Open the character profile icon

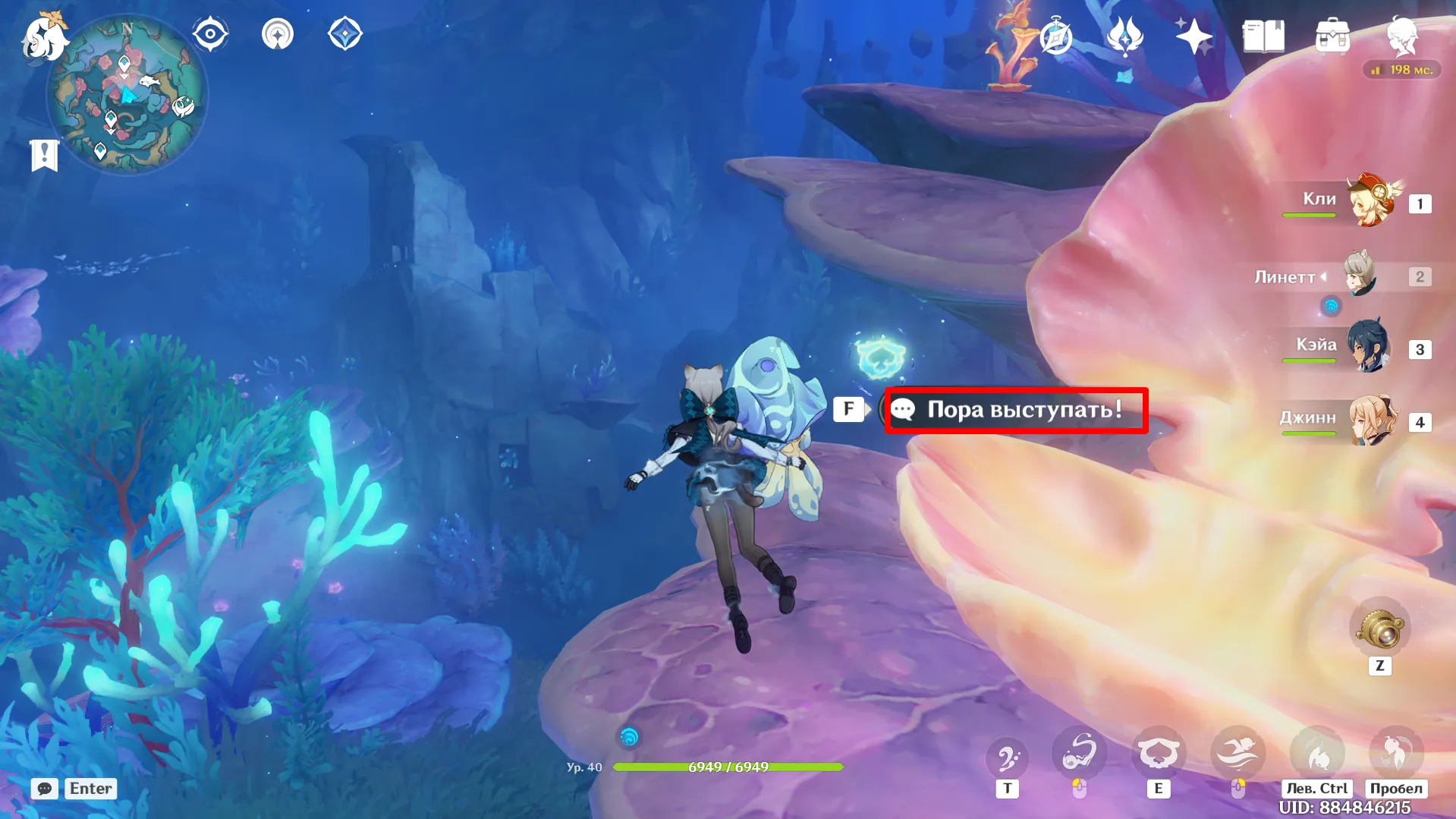1402,36
